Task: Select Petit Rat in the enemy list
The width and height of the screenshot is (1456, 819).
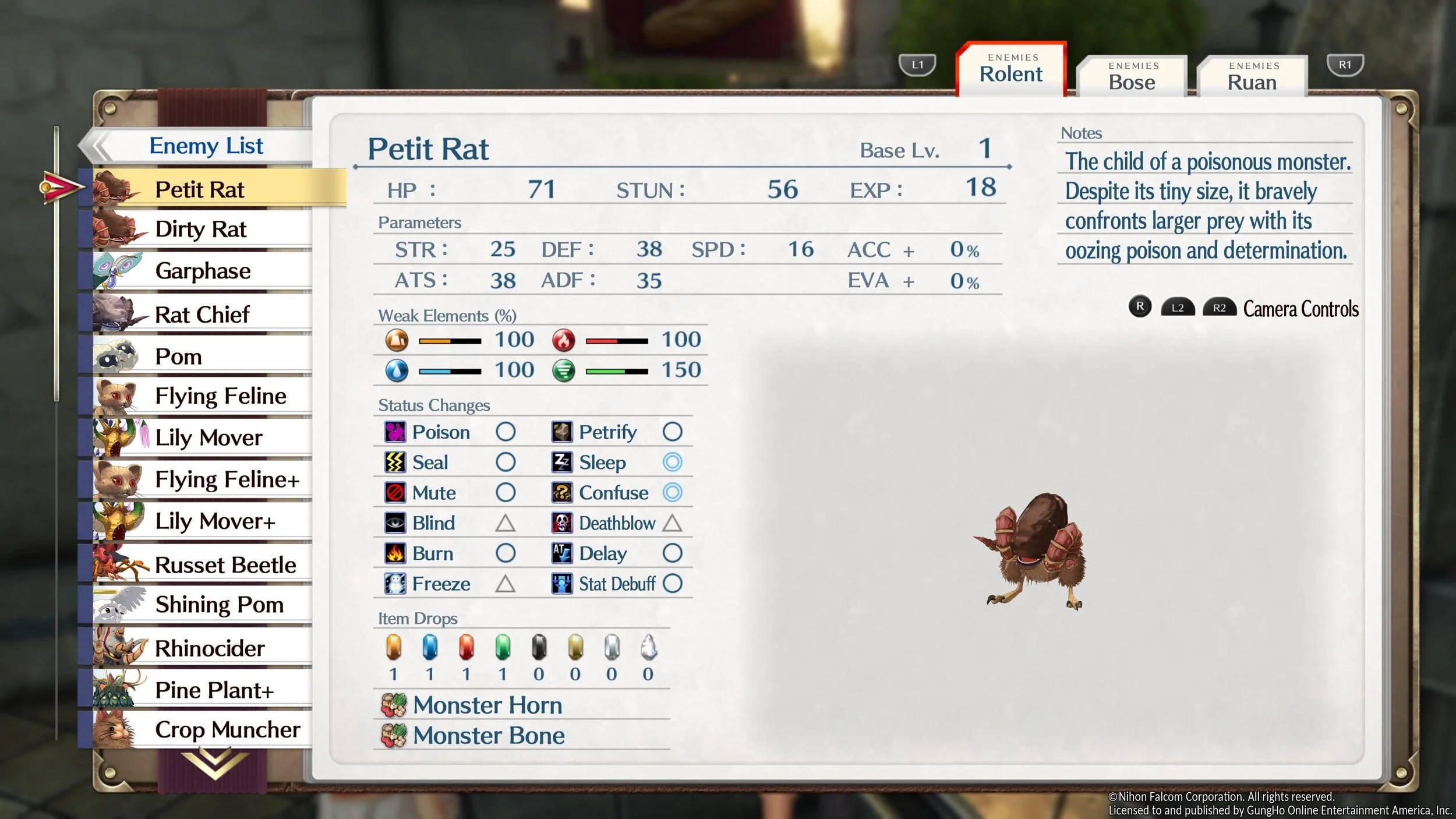Action: pyautogui.click(x=200, y=189)
